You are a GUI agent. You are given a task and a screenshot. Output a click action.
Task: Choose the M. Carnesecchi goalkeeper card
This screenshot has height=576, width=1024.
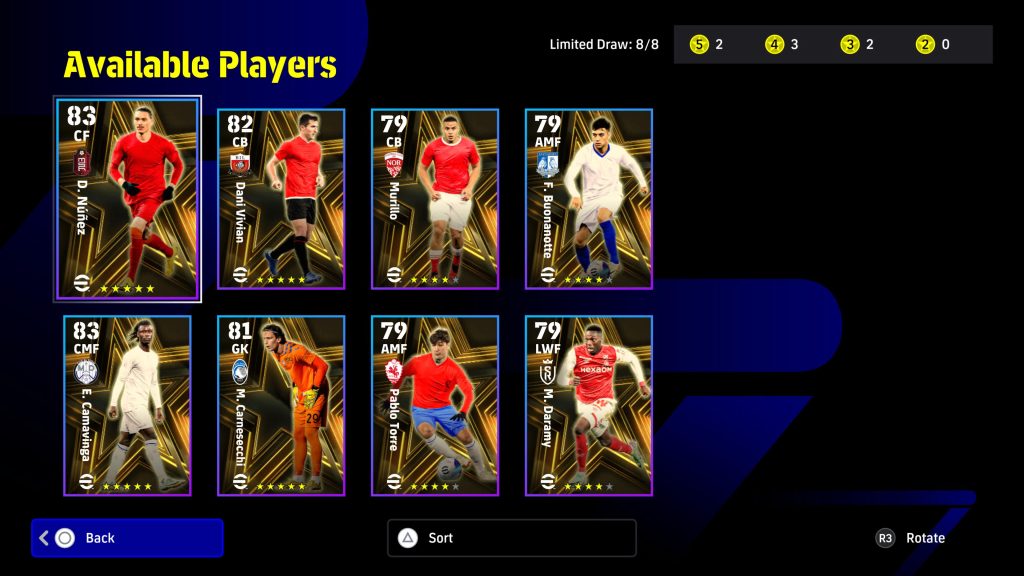(x=281, y=405)
